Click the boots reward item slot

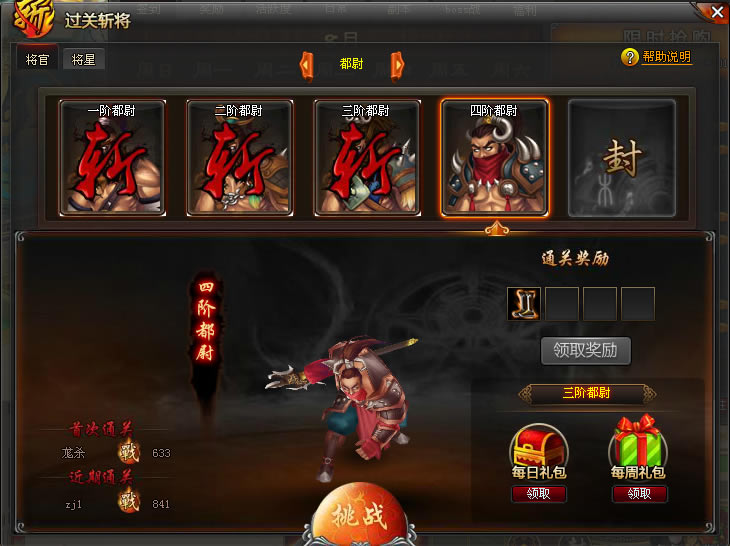click(x=524, y=303)
